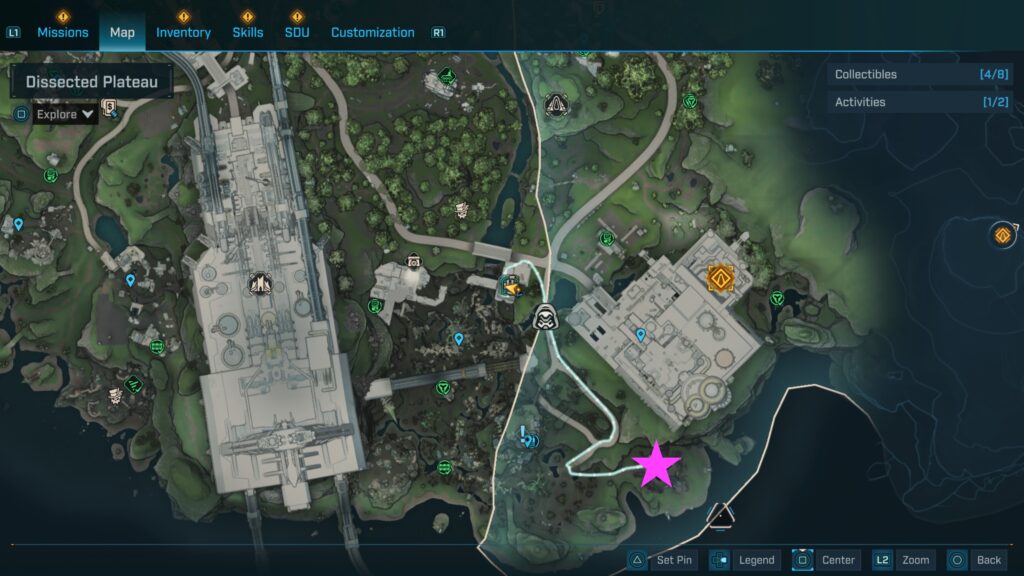Select the orange diamond mission marker
1024x576 pixels.
720,277
